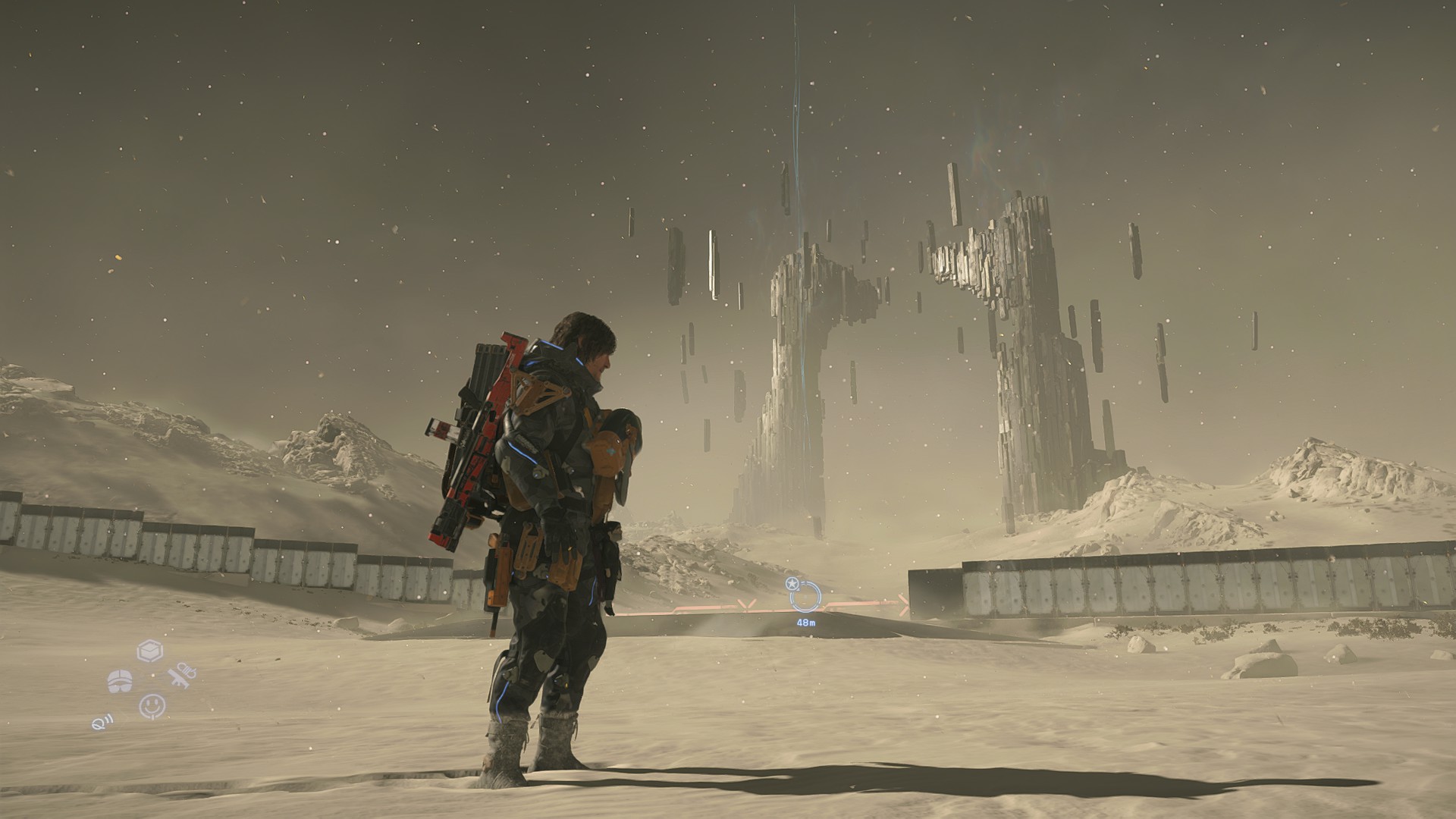The height and width of the screenshot is (819, 1456).
Task: Click the smiley face like icon
Action: pos(152,706)
